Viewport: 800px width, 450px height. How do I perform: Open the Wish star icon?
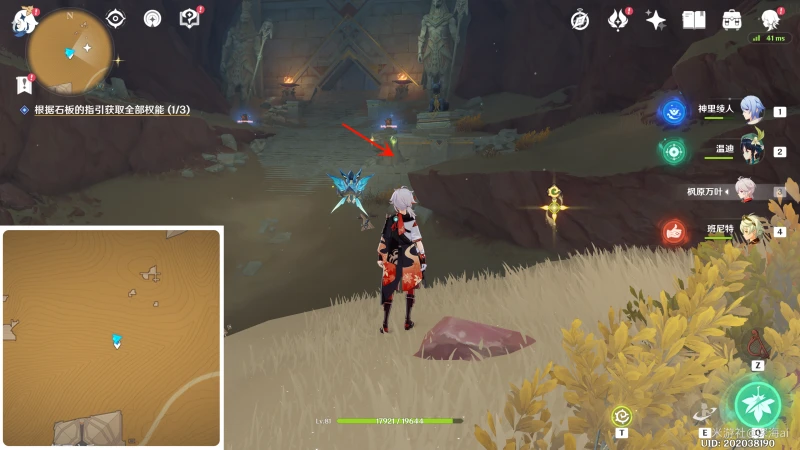[x=656, y=19]
